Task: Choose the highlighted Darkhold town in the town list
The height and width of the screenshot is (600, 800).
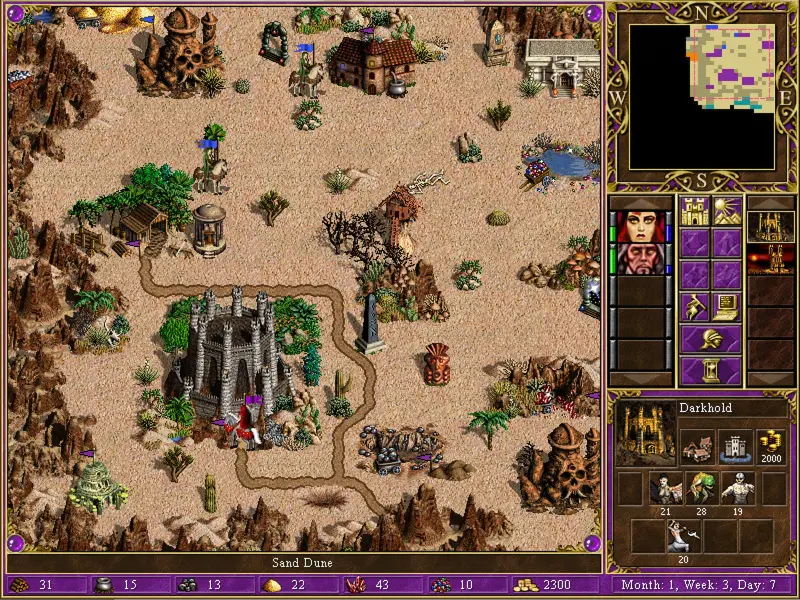Action: [770, 226]
